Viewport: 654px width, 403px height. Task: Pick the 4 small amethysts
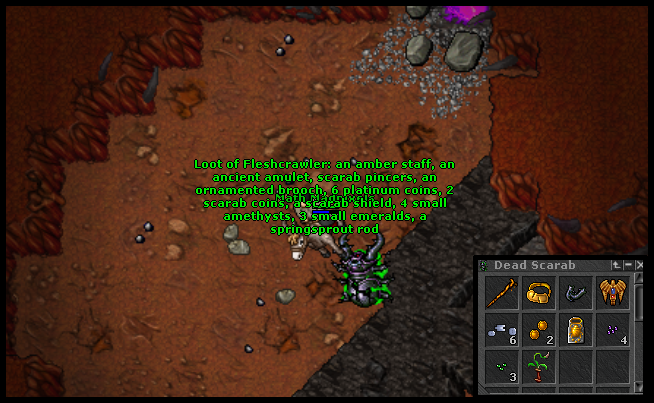[x=612, y=330]
